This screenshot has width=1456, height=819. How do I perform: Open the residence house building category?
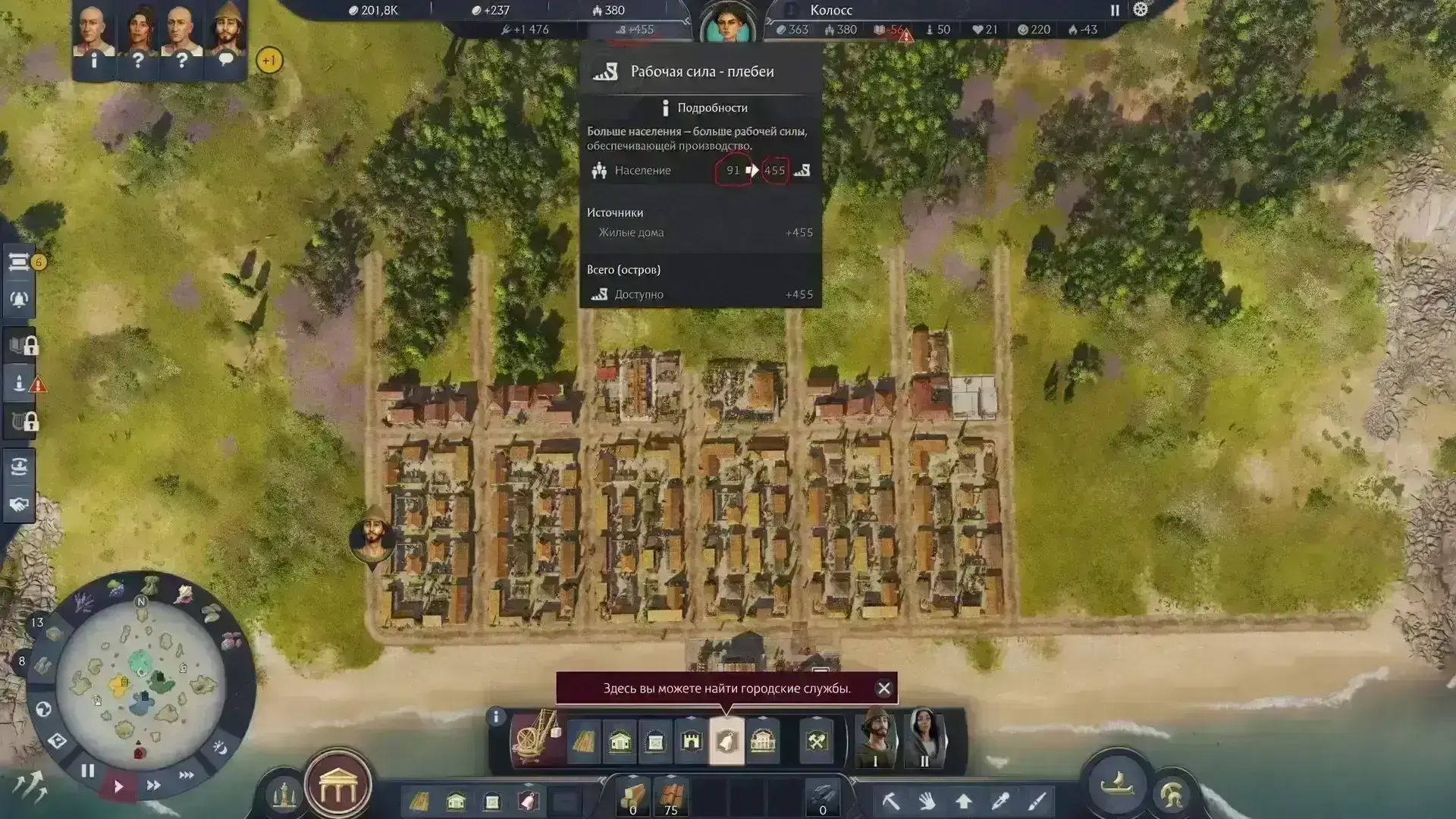[x=620, y=741]
